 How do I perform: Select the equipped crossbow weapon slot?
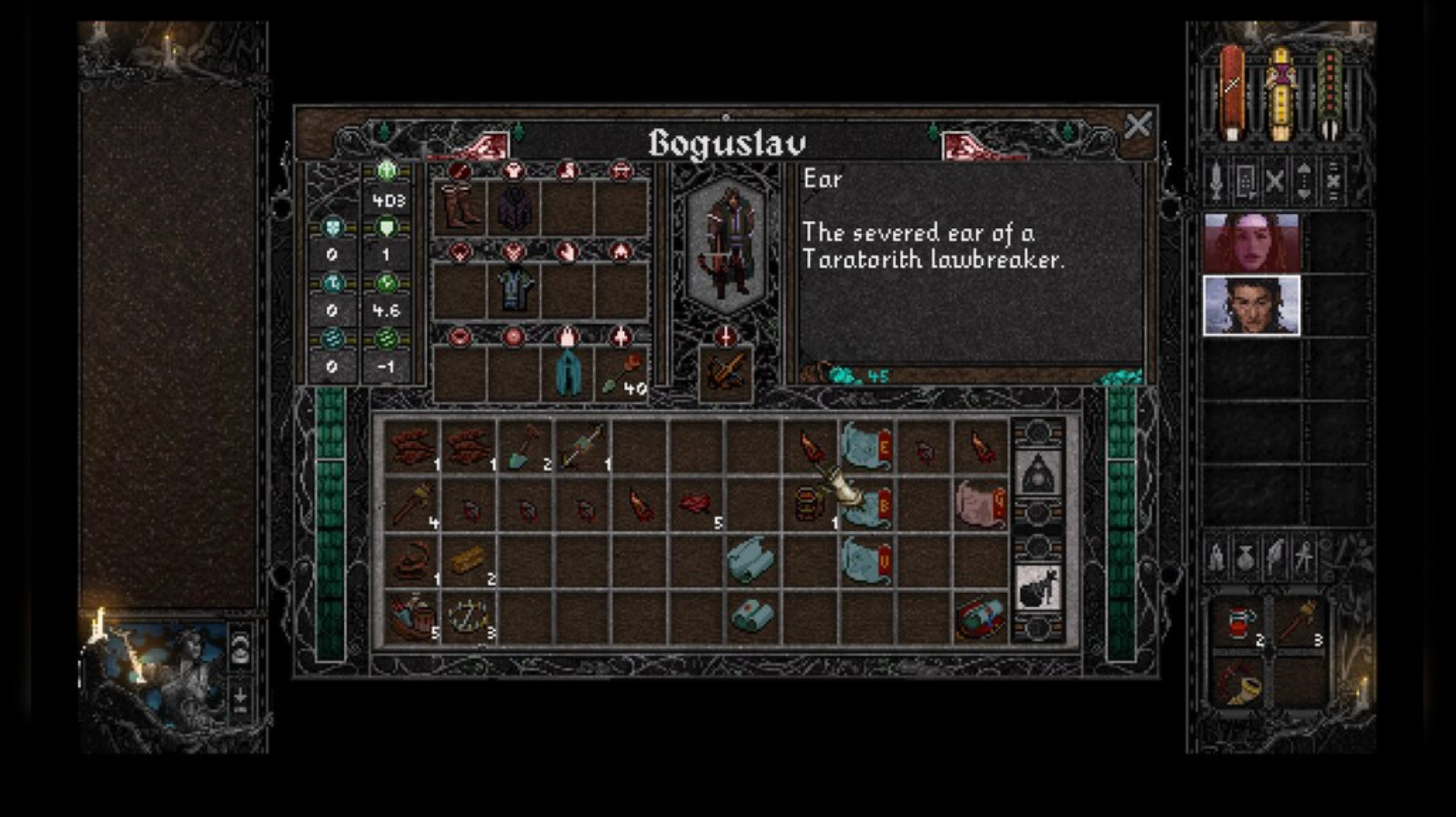tap(725, 374)
